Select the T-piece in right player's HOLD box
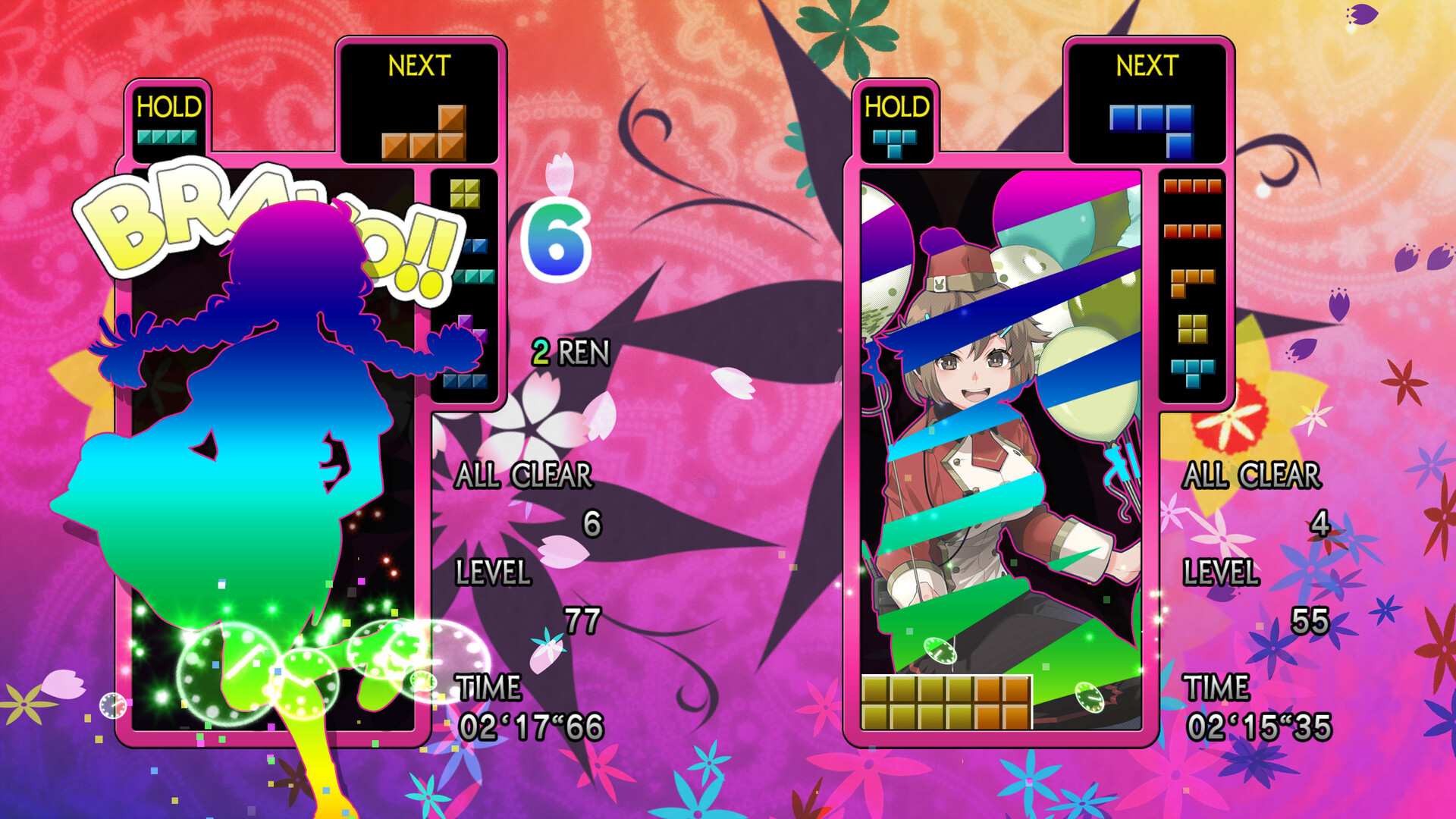The width and height of the screenshot is (1456, 819). [895, 136]
